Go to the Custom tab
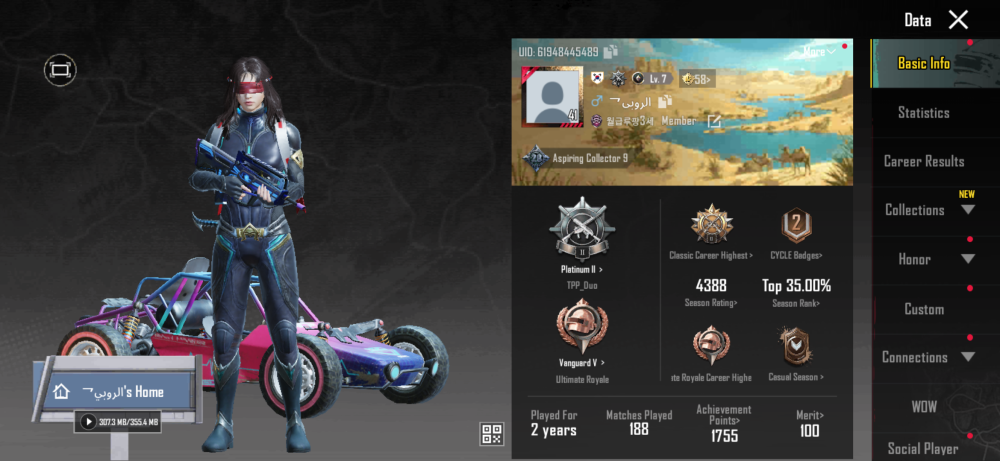Viewport: 1000px width, 461px height. click(923, 309)
